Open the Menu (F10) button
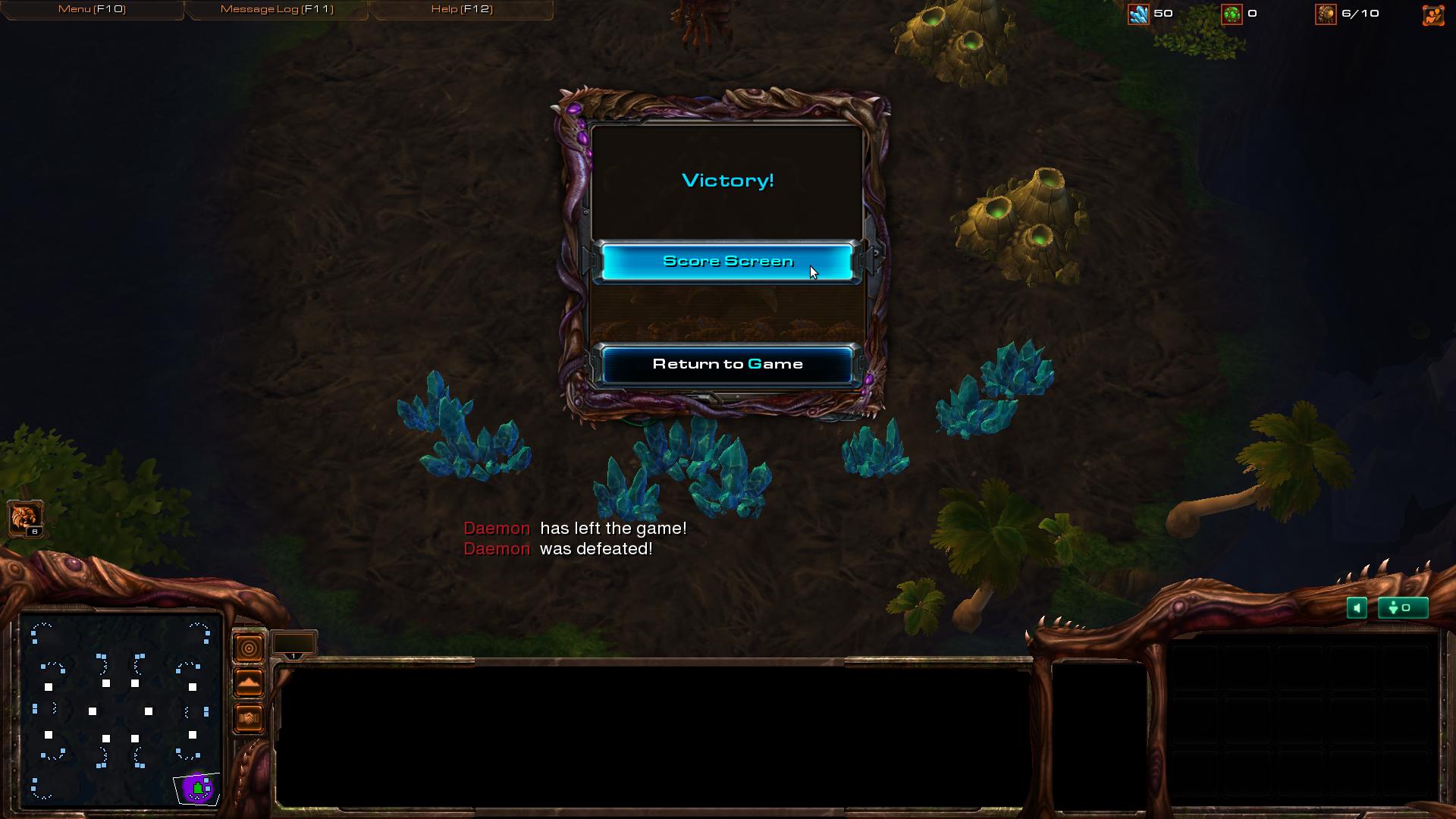 92,9
